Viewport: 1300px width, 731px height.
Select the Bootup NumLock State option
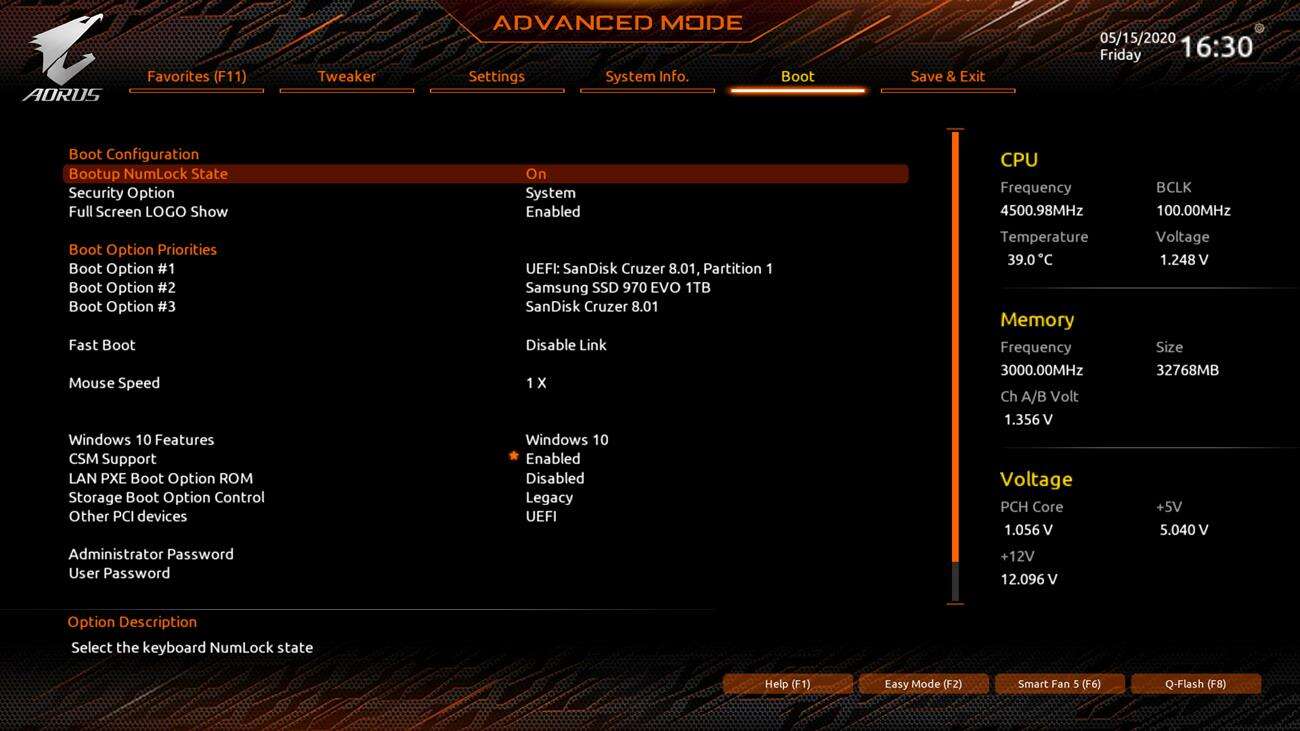[148, 174]
